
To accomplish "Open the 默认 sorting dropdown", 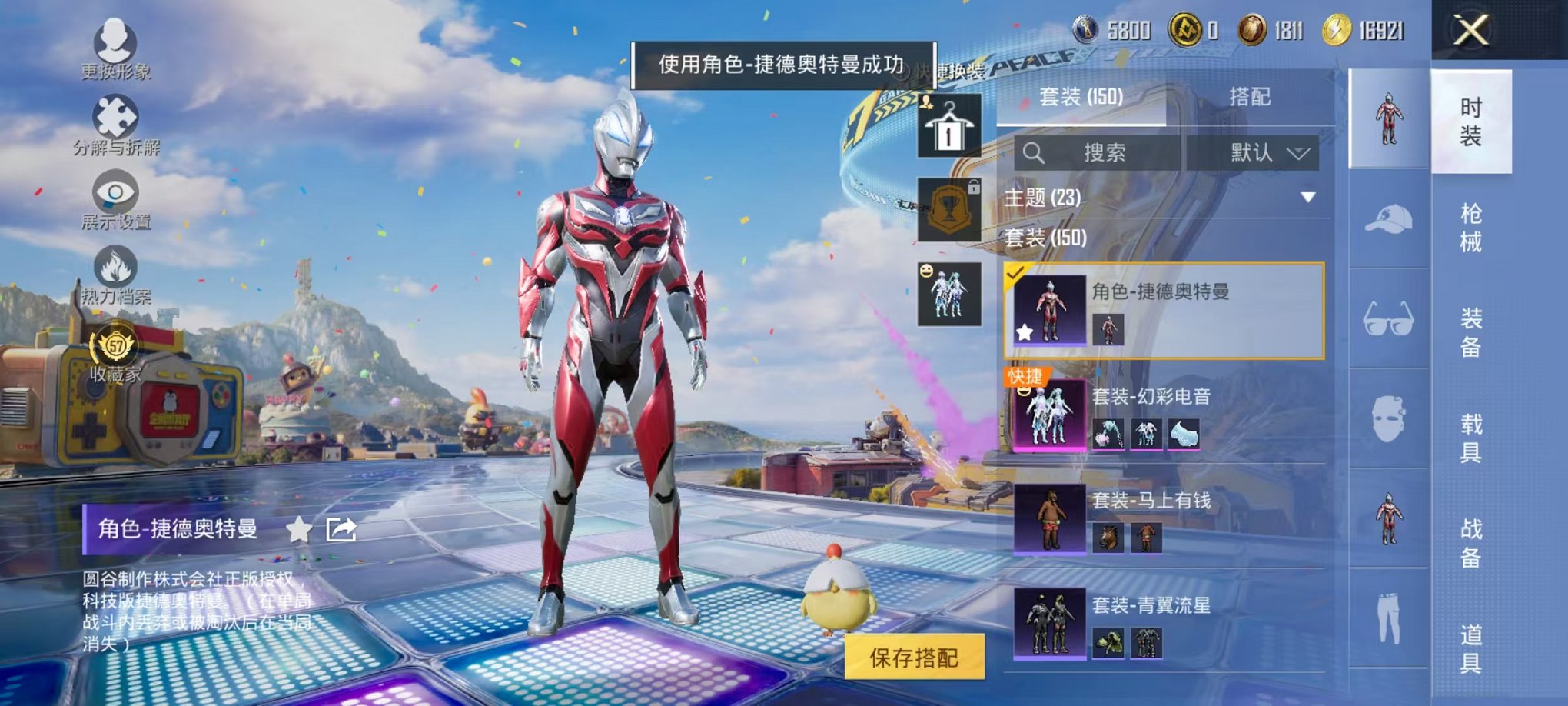I will pyautogui.click(x=1264, y=153).
